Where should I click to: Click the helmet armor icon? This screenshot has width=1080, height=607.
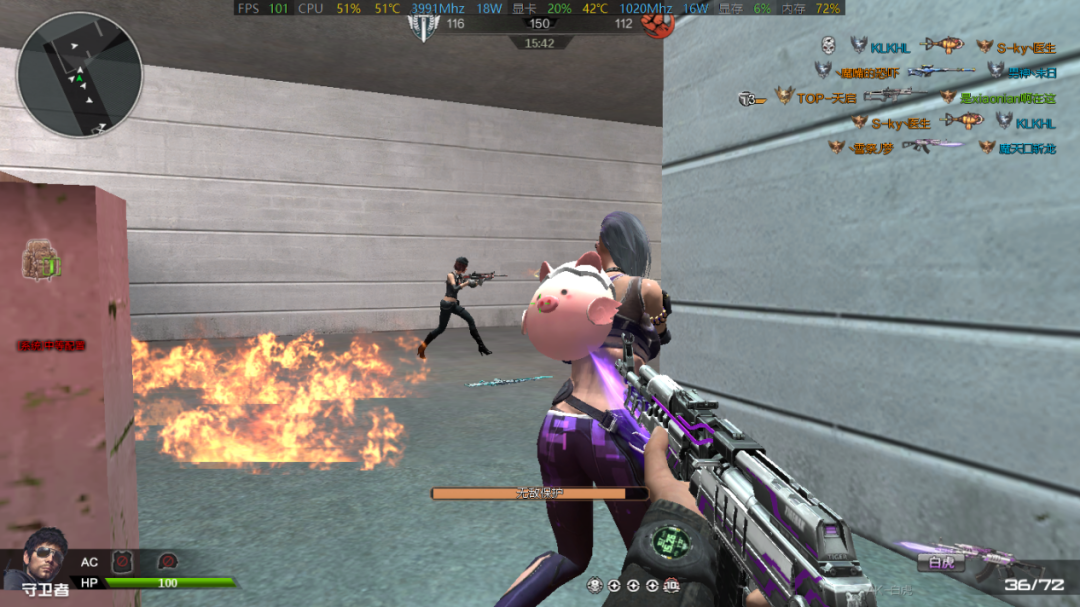click(169, 562)
